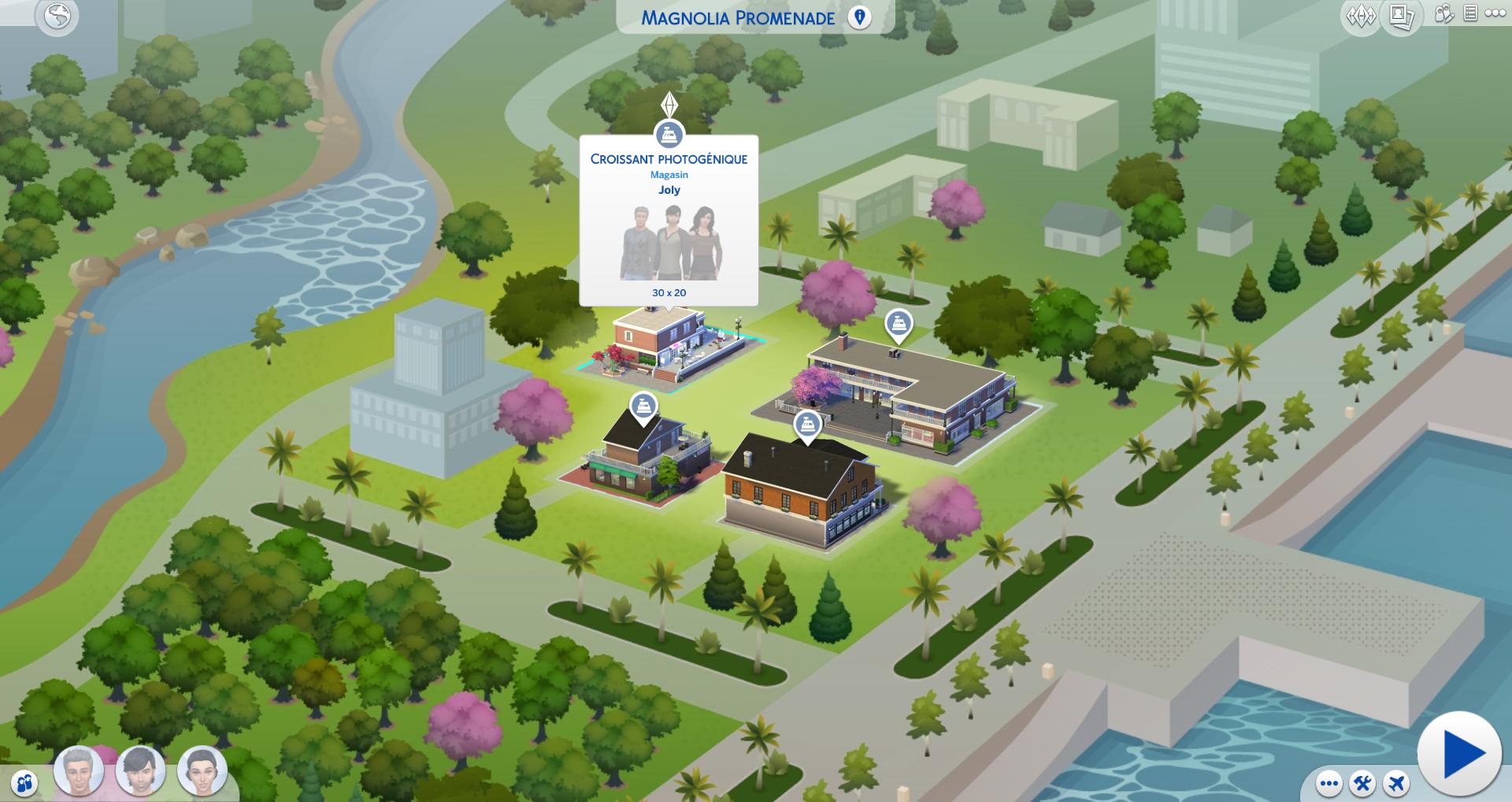Image resolution: width=1512 pixels, height=802 pixels.
Task: Open the Gallery photos button
Action: pos(1401,17)
